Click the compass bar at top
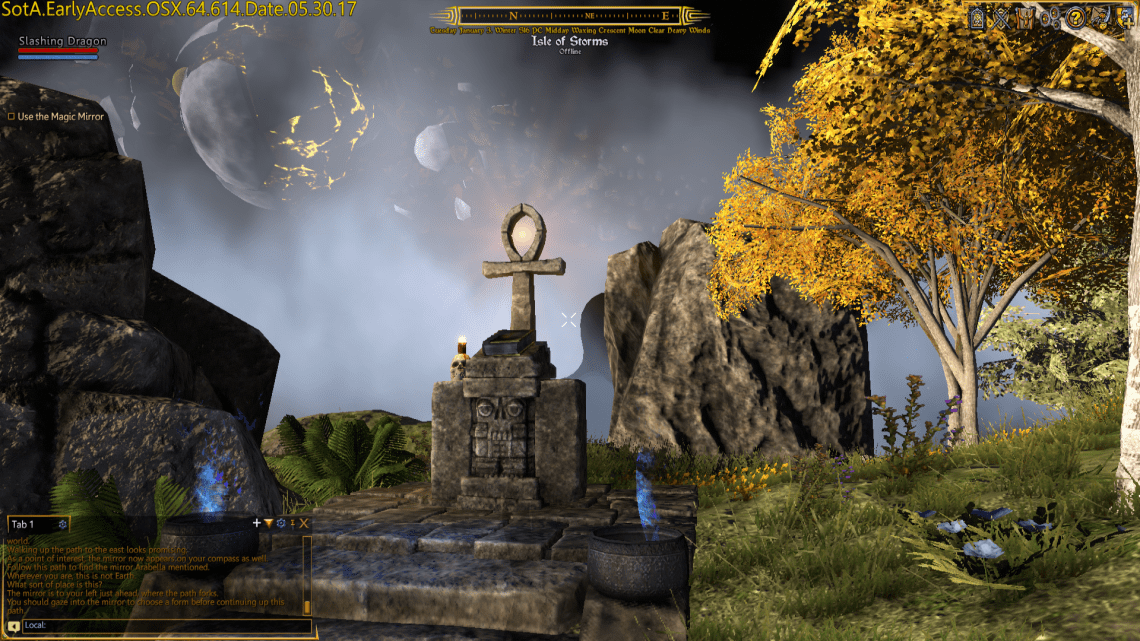The height and width of the screenshot is (641, 1140). click(x=568, y=16)
